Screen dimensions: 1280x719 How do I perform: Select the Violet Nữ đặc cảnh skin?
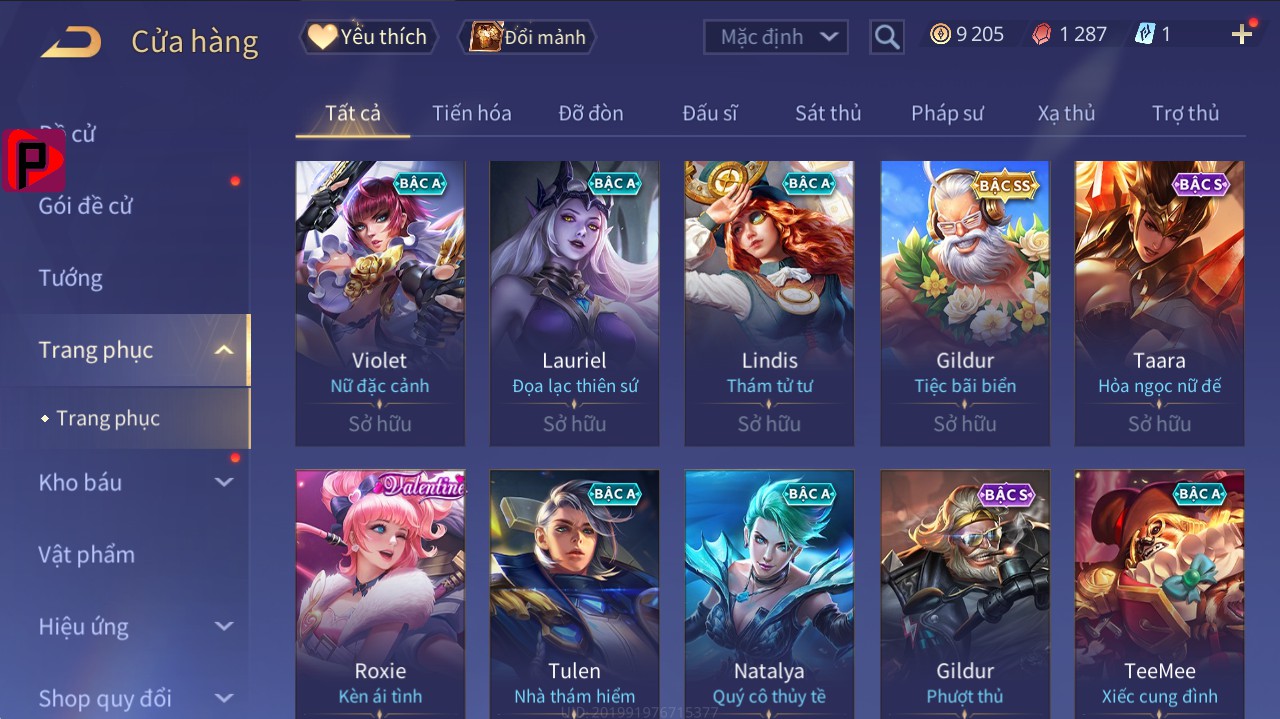click(x=380, y=302)
